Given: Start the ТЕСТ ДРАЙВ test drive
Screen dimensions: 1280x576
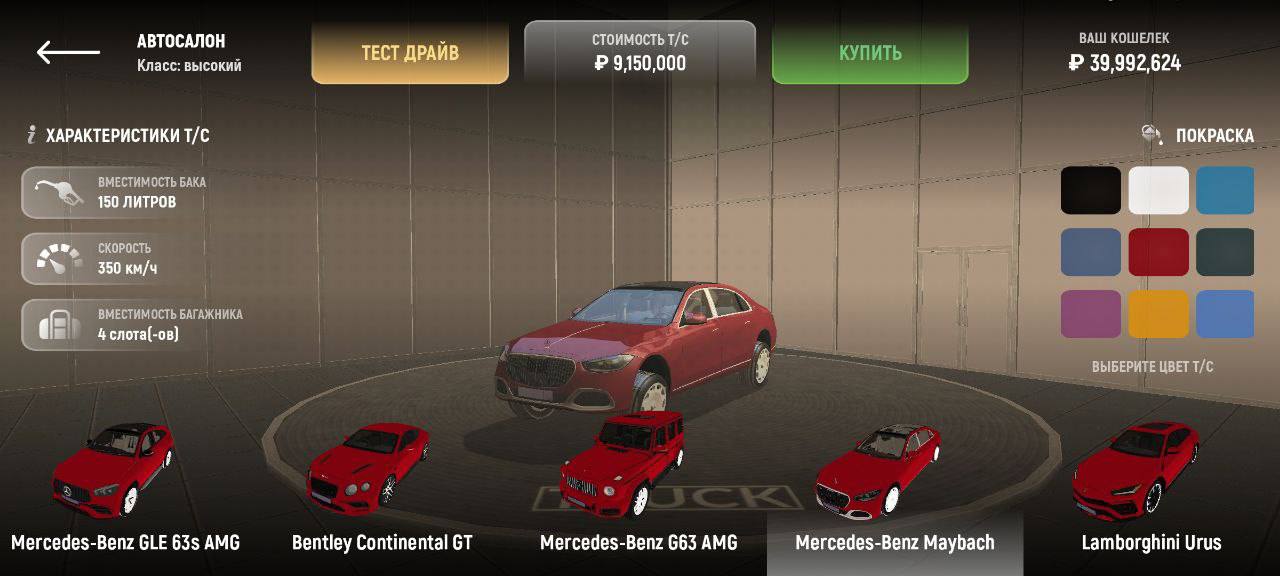Looking at the screenshot, I should 410,53.
